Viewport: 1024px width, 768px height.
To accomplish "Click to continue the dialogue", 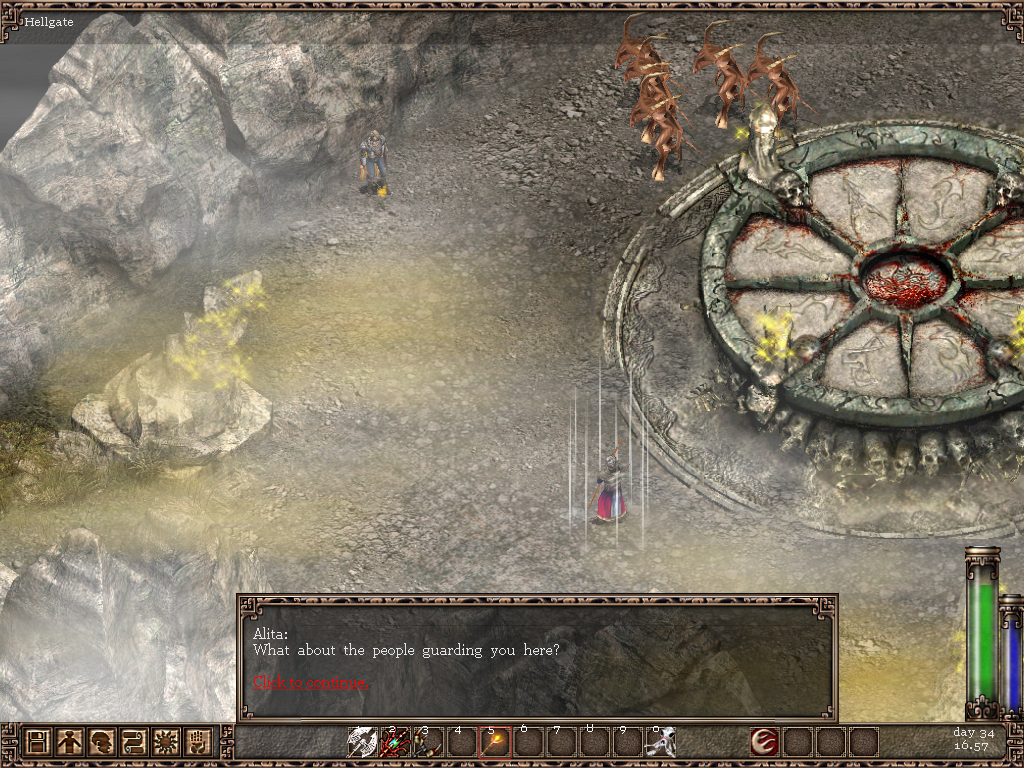I will [x=311, y=682].
